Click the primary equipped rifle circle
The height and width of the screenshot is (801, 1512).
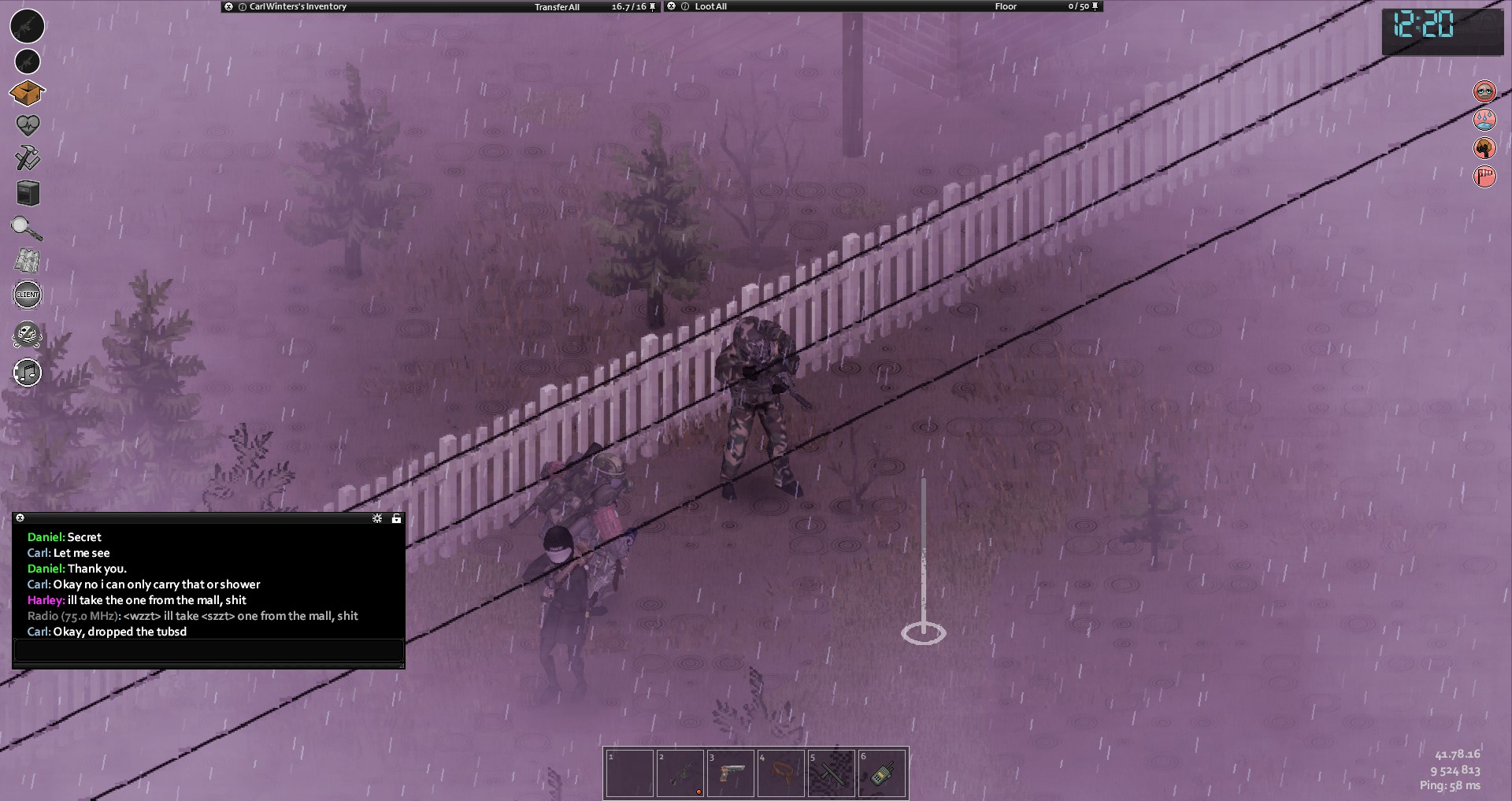[x=27, y=26]
